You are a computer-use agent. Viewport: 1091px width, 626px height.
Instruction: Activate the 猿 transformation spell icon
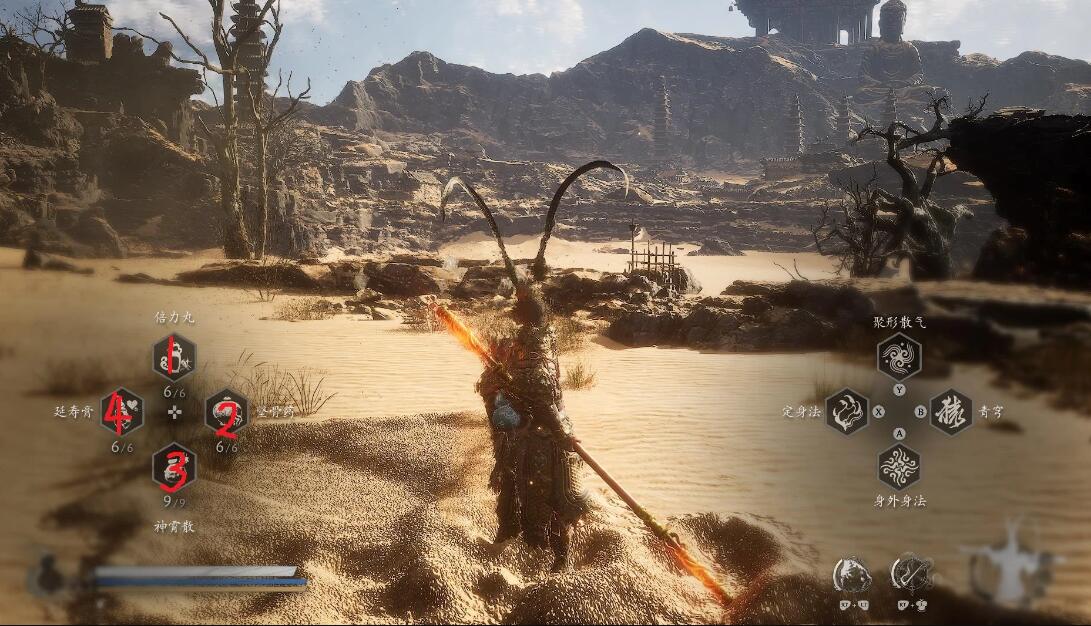(950, 411)
